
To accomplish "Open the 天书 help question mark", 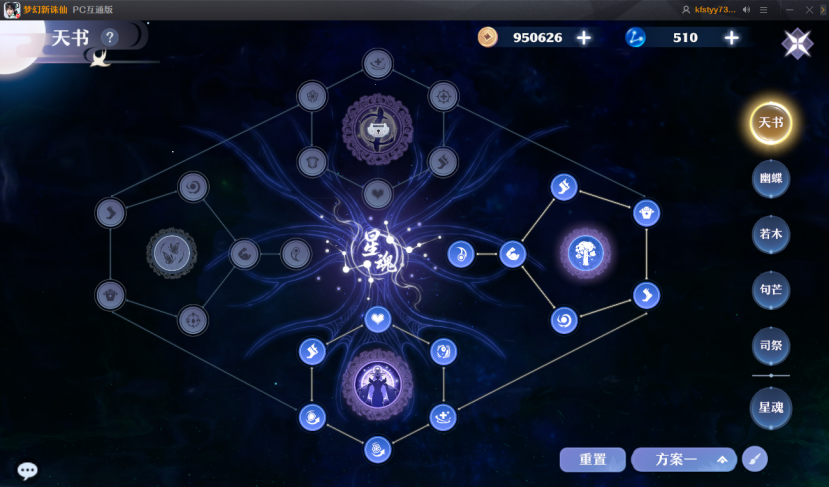I will (x=110, y=38).
